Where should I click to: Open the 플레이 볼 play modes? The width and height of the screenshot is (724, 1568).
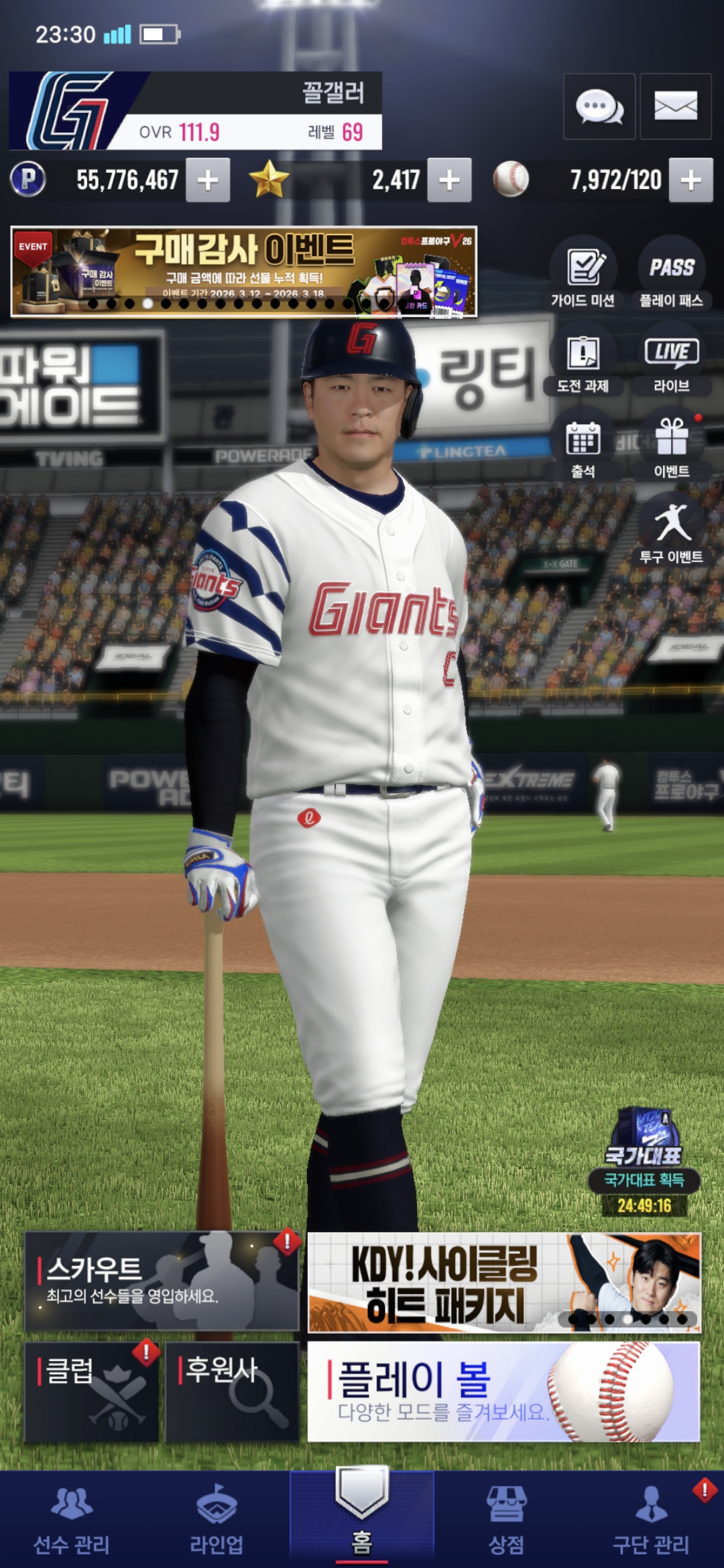coord(503,1392)
